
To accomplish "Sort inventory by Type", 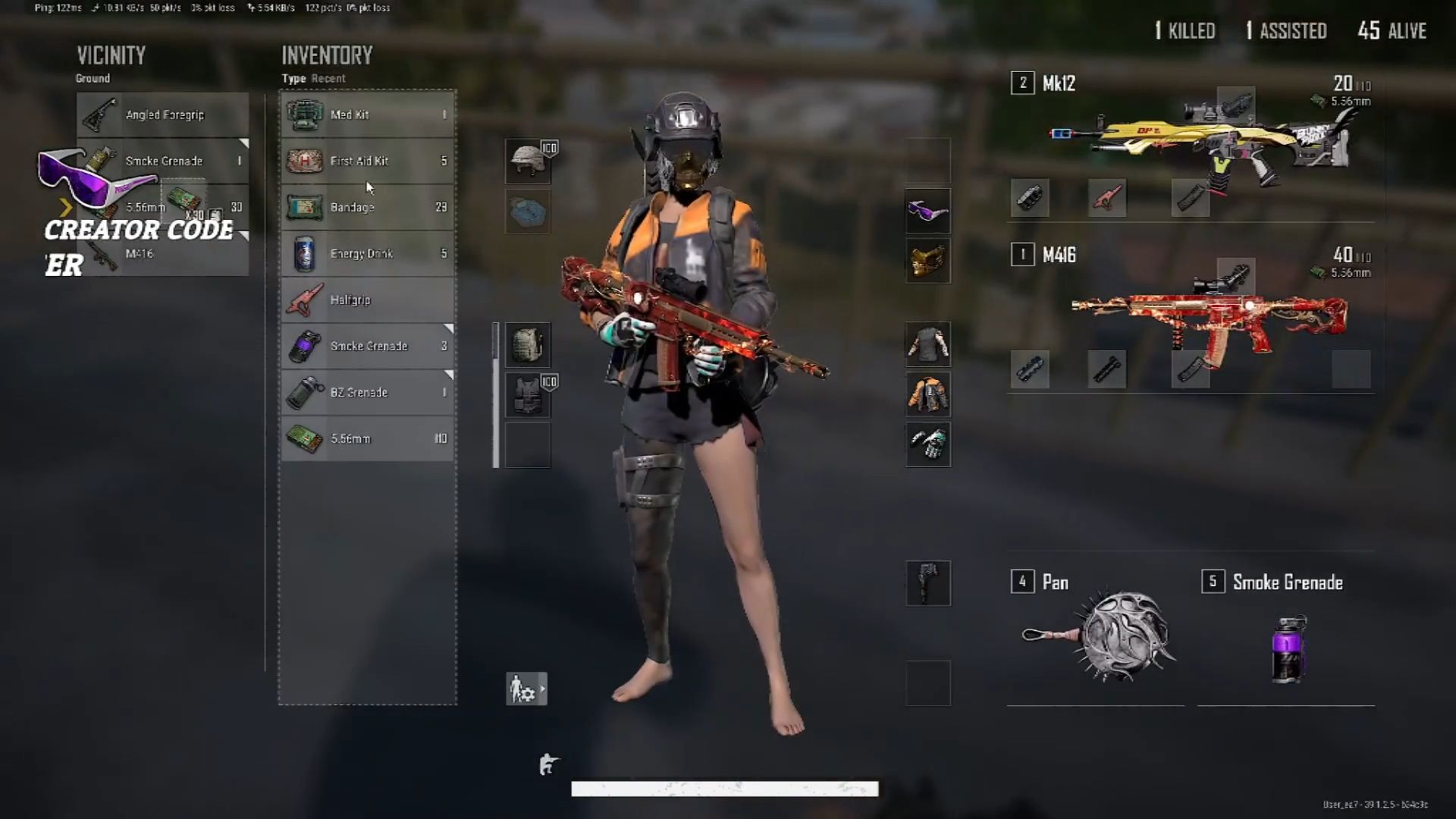I will [293, 78].
